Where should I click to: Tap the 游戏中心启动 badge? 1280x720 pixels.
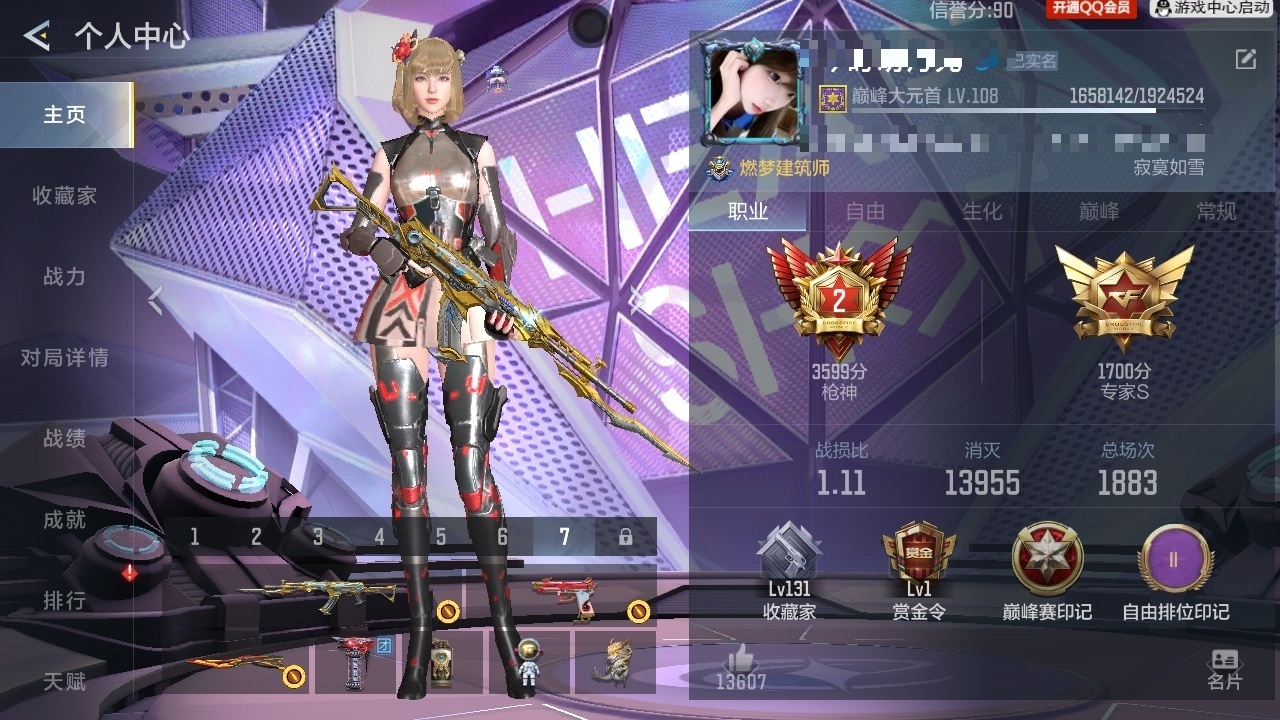(x=1213, y=9)
